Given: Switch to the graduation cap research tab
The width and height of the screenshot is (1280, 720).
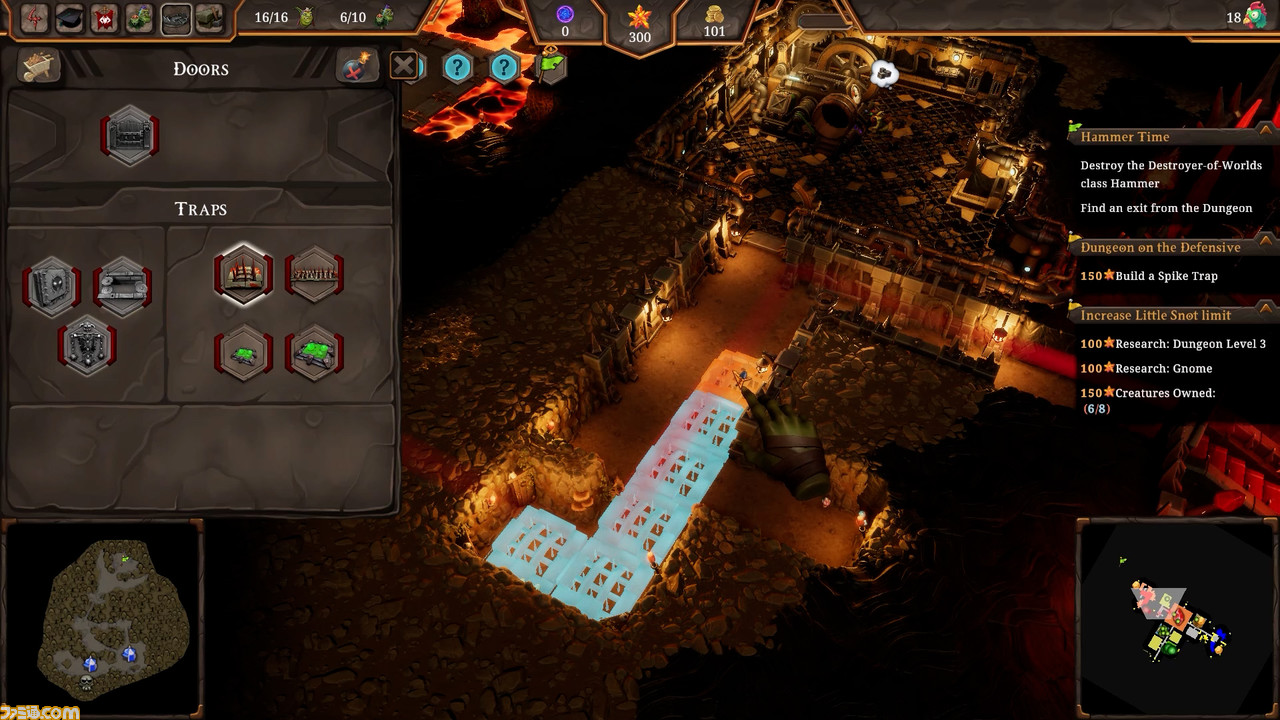Looking at the screenshot, I should (x=70, y=18).
